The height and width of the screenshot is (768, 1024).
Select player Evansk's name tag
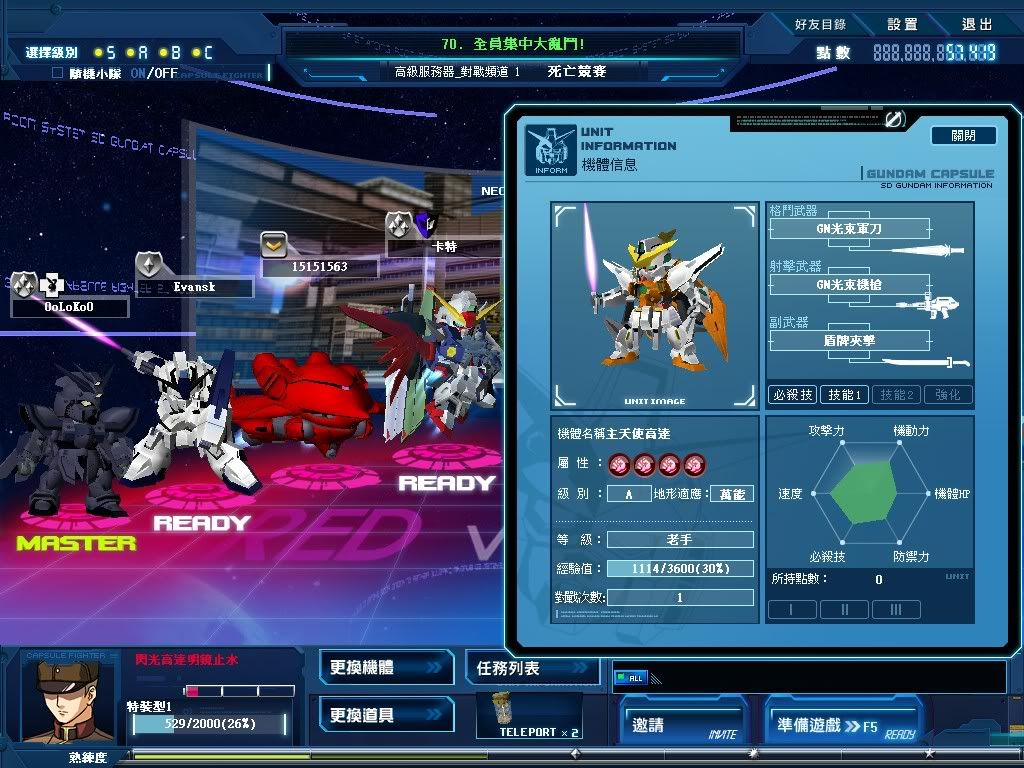(x=194, y=287)
